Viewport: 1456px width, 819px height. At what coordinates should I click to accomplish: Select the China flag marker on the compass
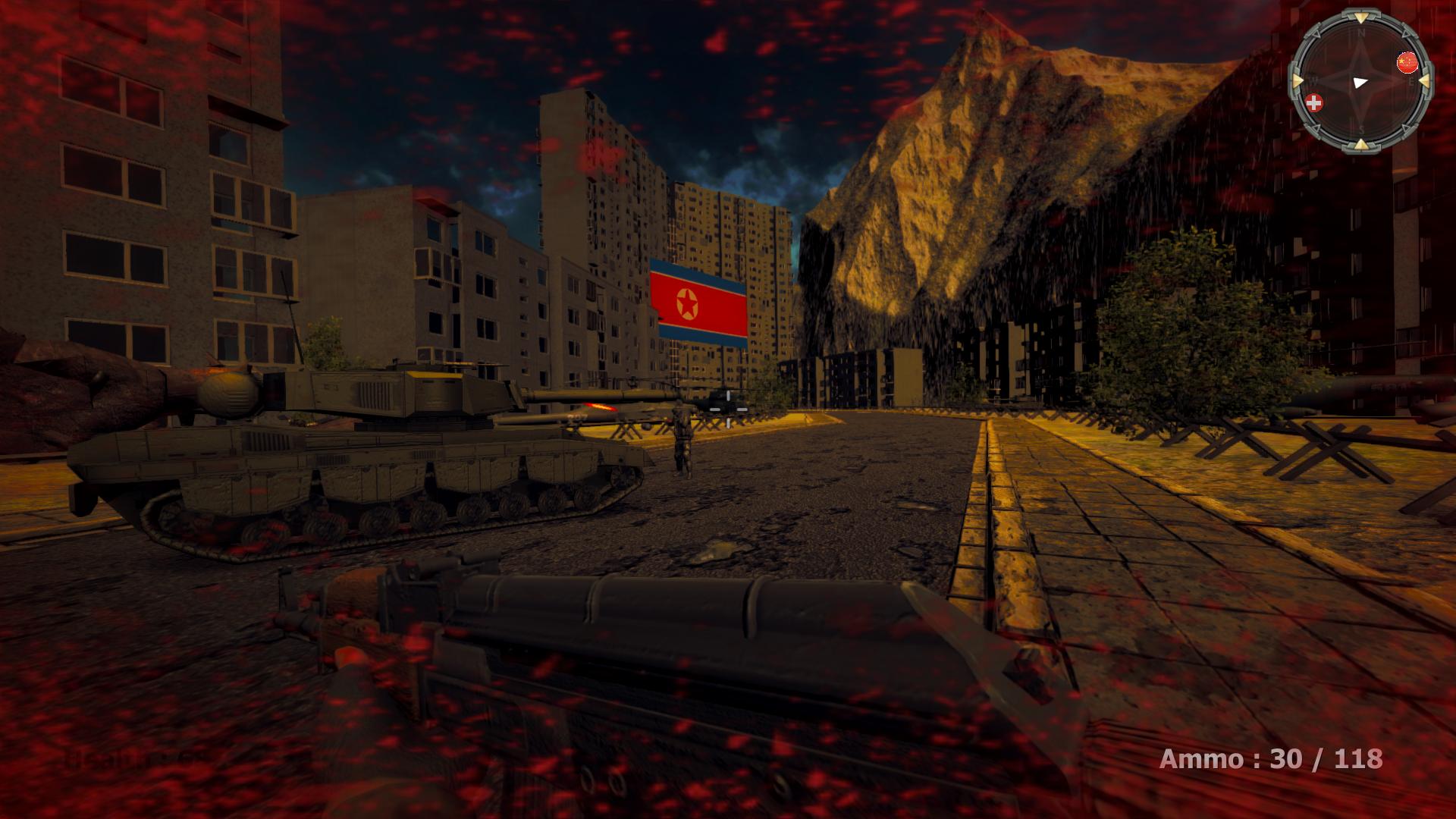tap(1407, 61)
